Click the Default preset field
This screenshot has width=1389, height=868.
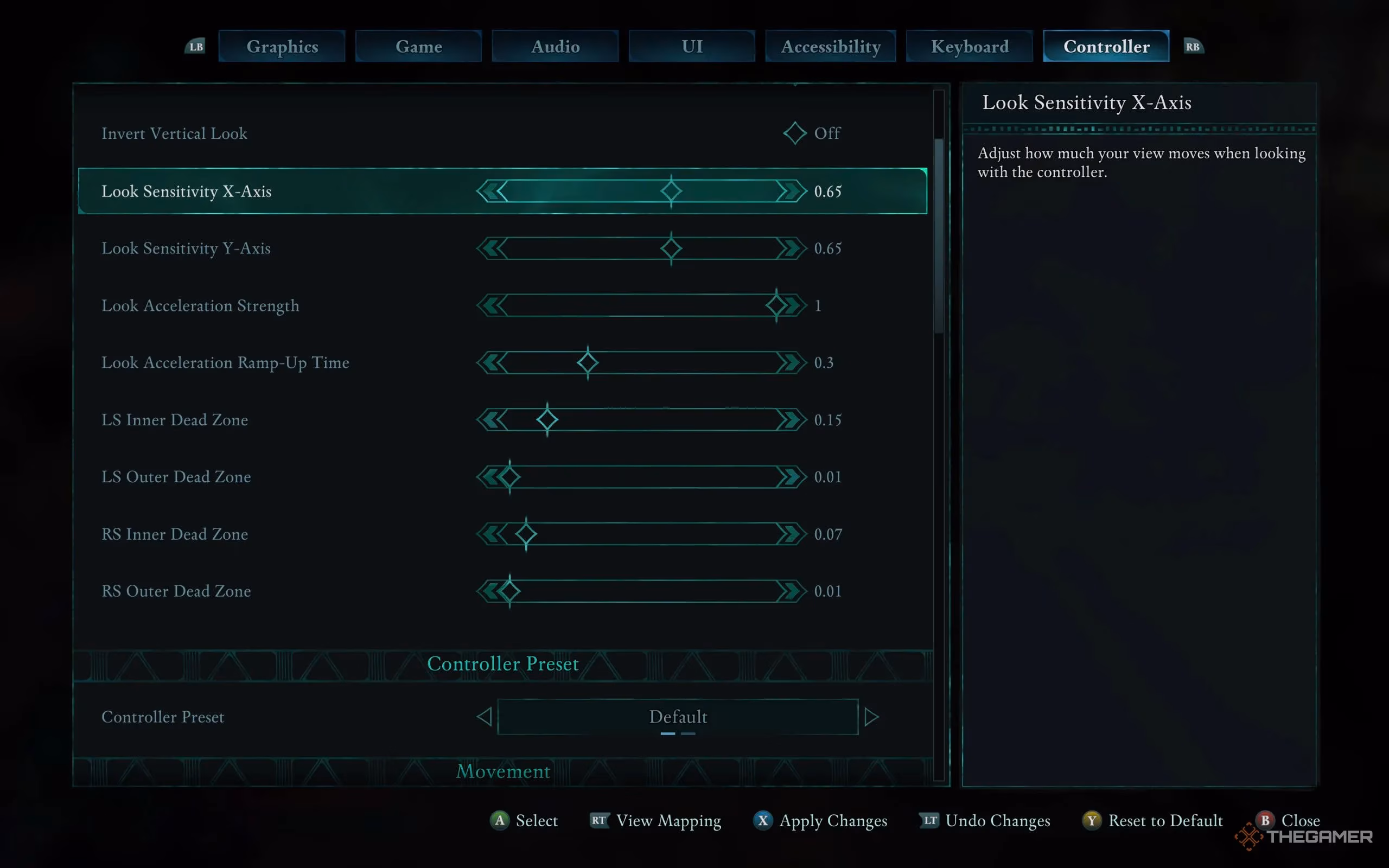point(678,717)
